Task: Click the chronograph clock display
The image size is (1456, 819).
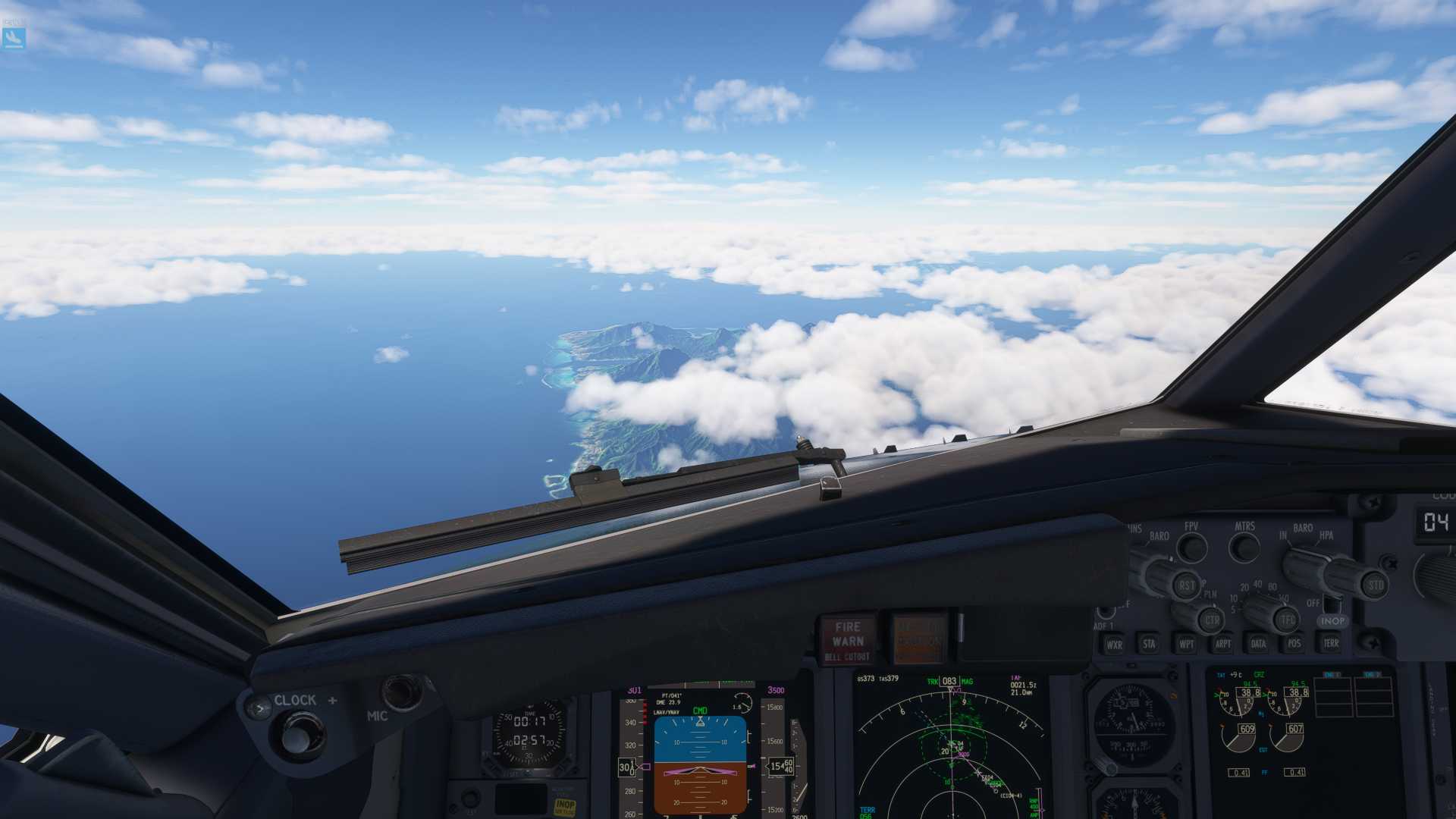Action: point(529,731)
